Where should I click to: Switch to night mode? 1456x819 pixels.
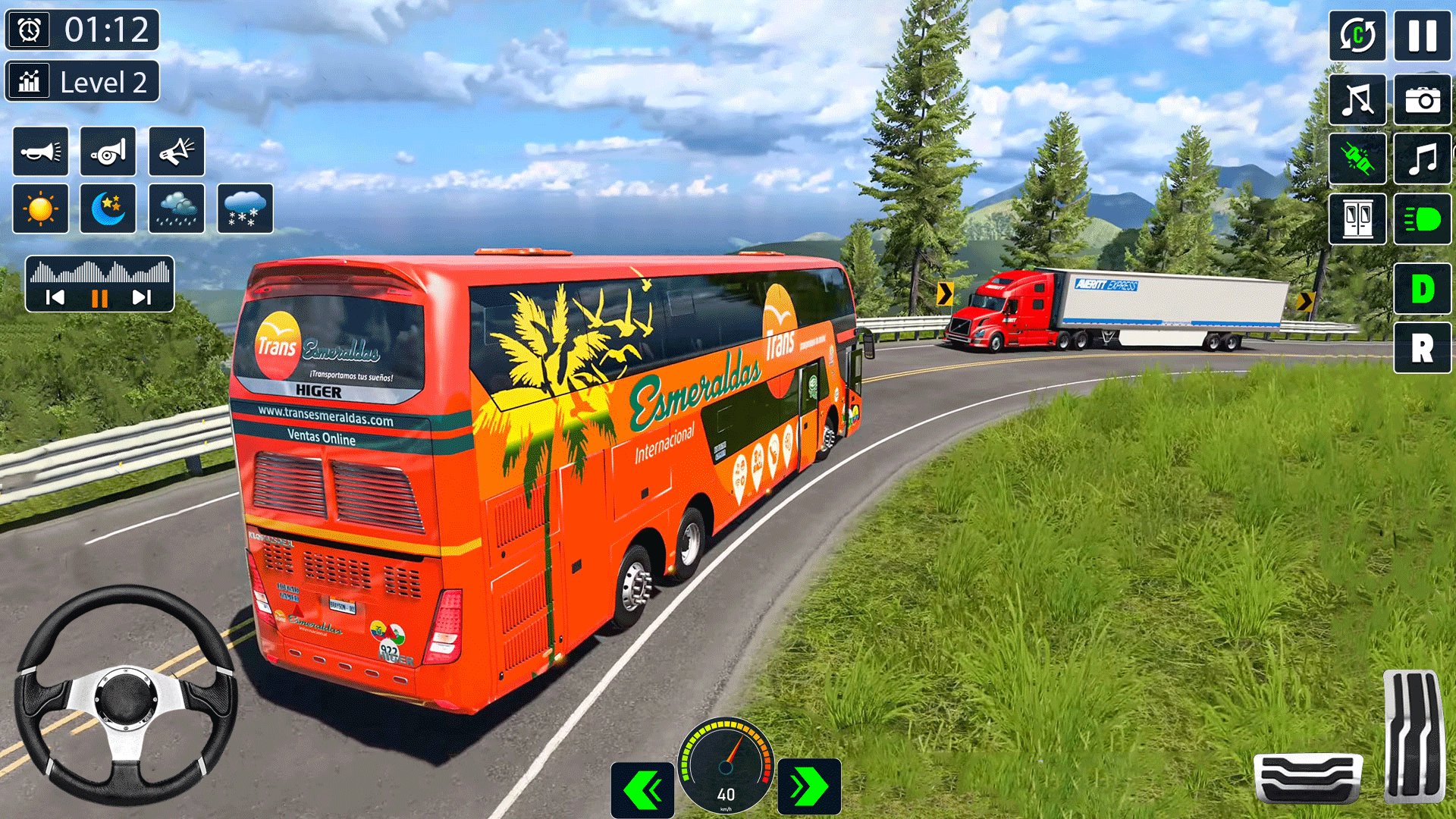coord(108,209)
